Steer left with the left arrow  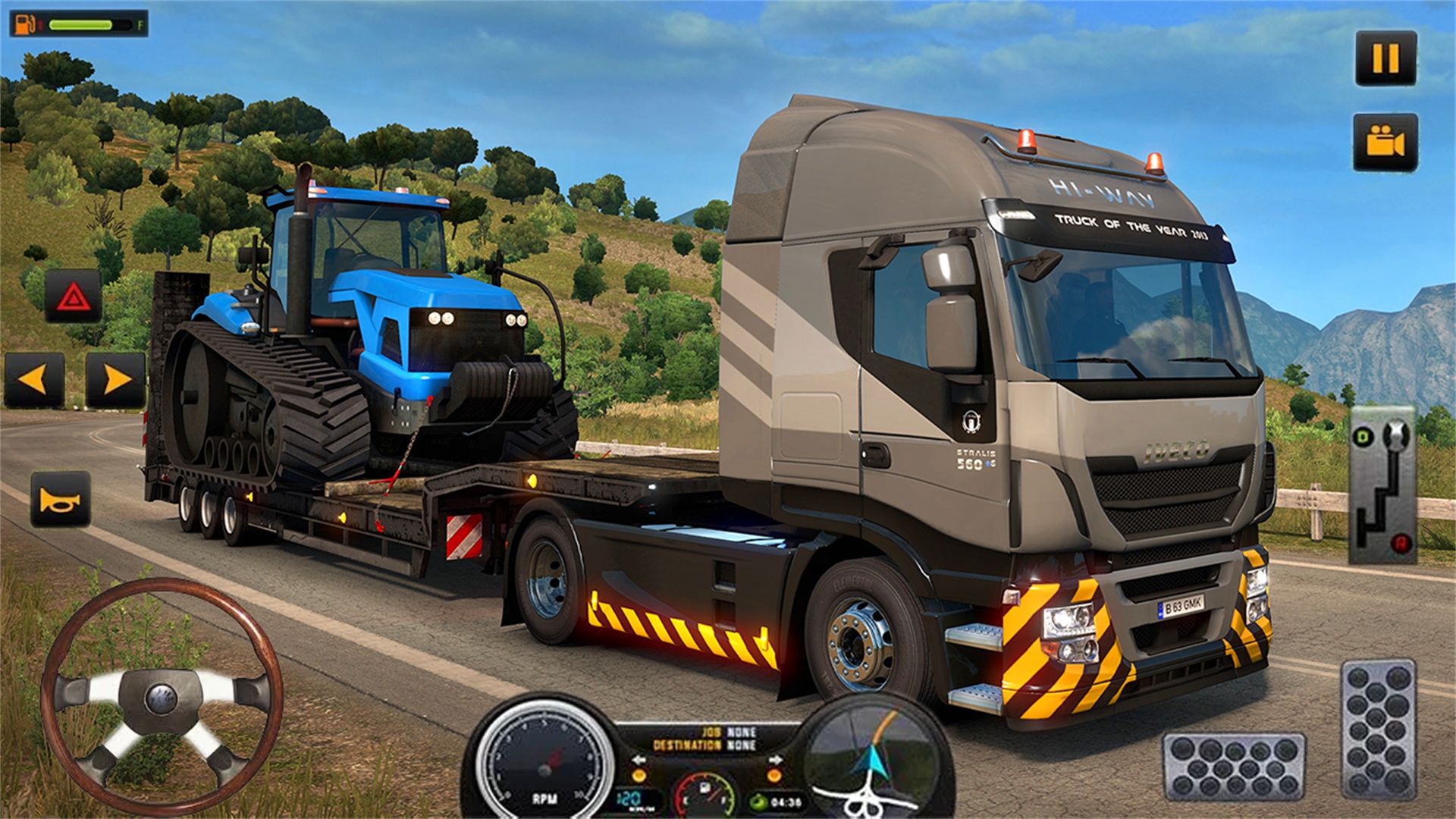click(x=34, y=379)
